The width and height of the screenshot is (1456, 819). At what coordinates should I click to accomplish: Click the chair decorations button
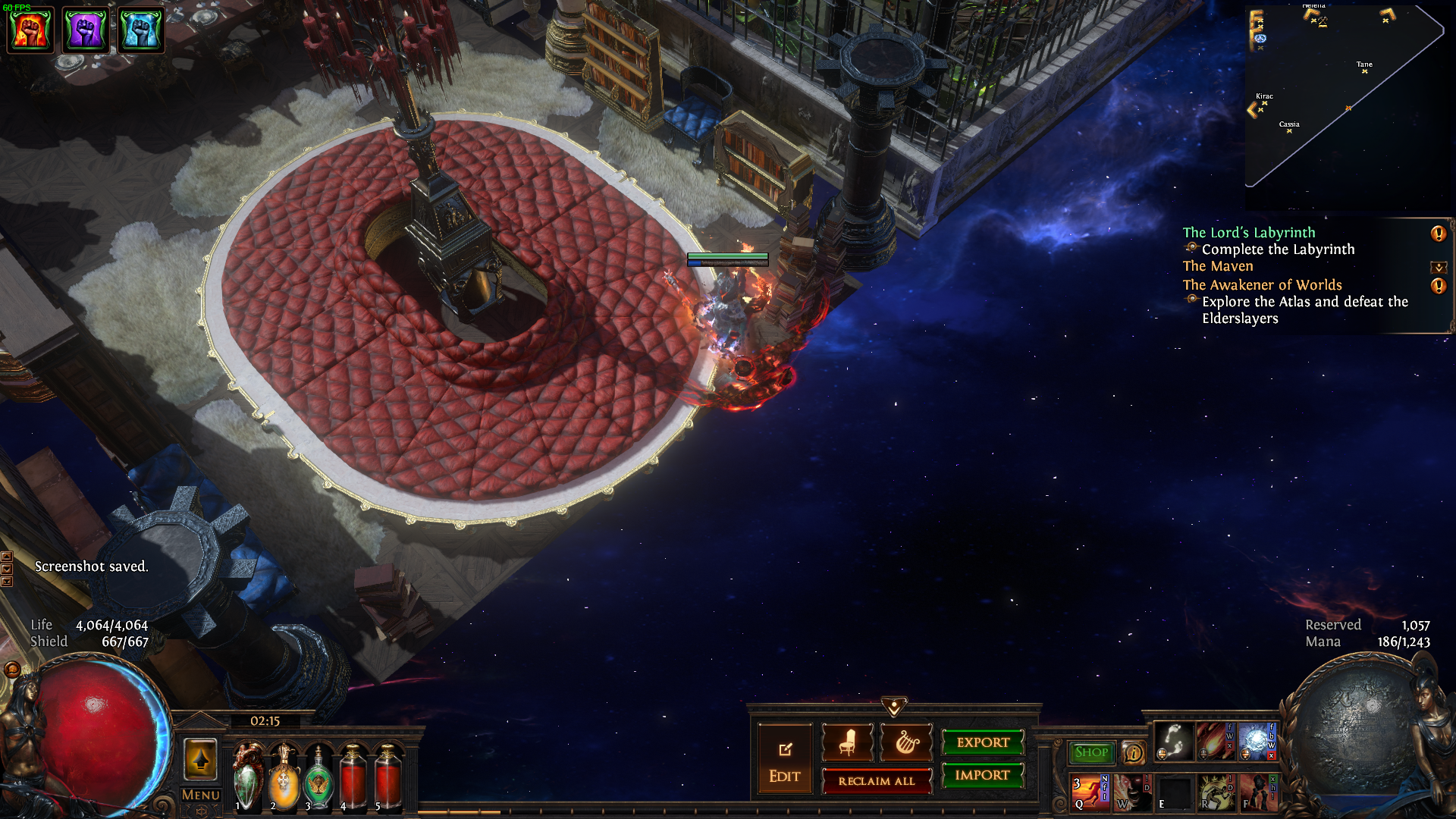pyautogui.click(x=847, y=742)
